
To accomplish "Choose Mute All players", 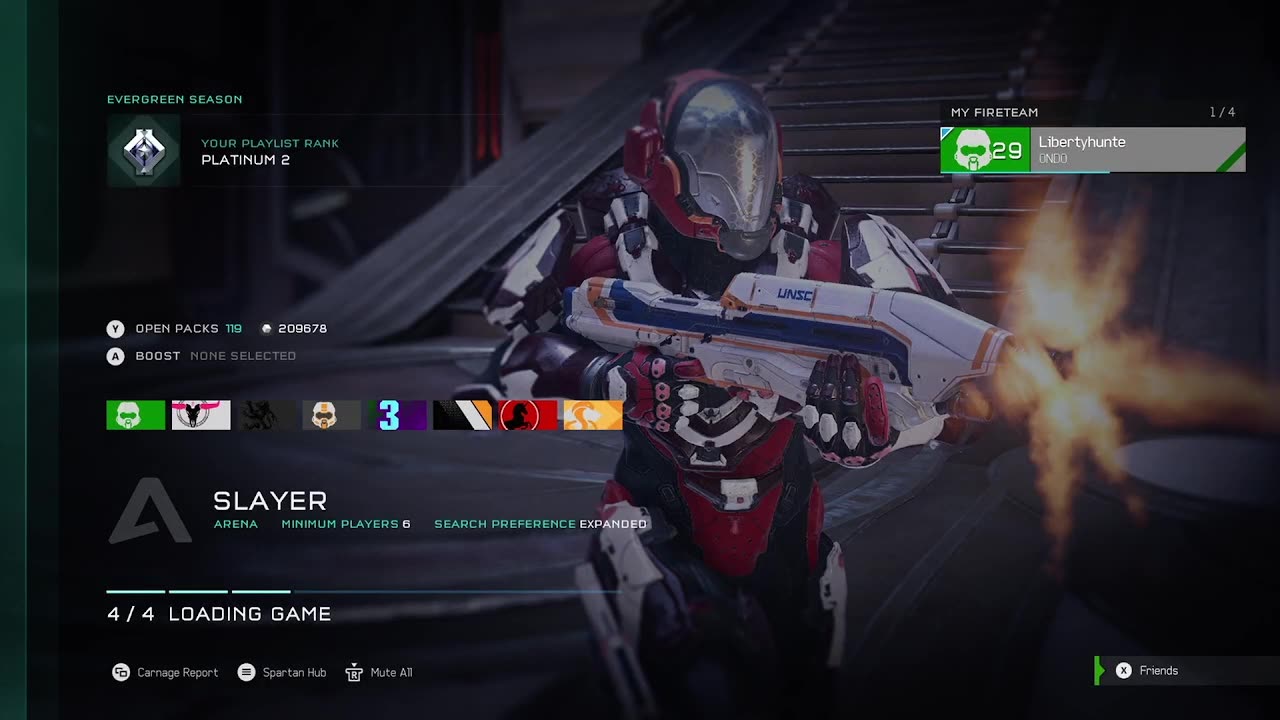I will [x=379, y=672].
